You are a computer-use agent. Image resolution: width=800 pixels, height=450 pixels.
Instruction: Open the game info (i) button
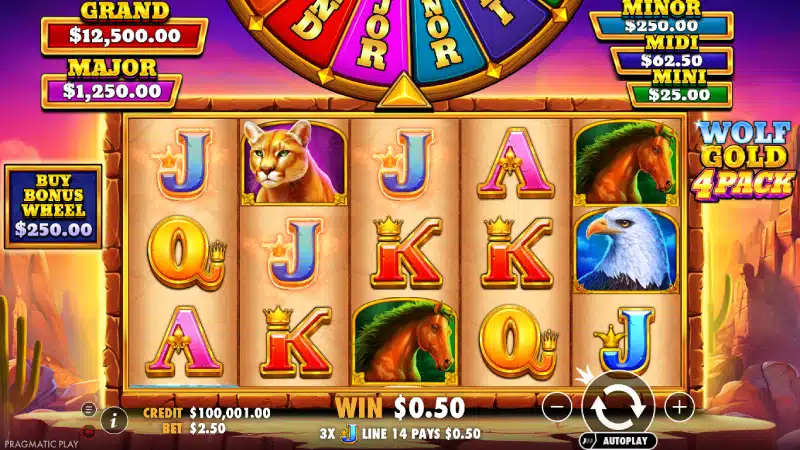tap(113, 420)
